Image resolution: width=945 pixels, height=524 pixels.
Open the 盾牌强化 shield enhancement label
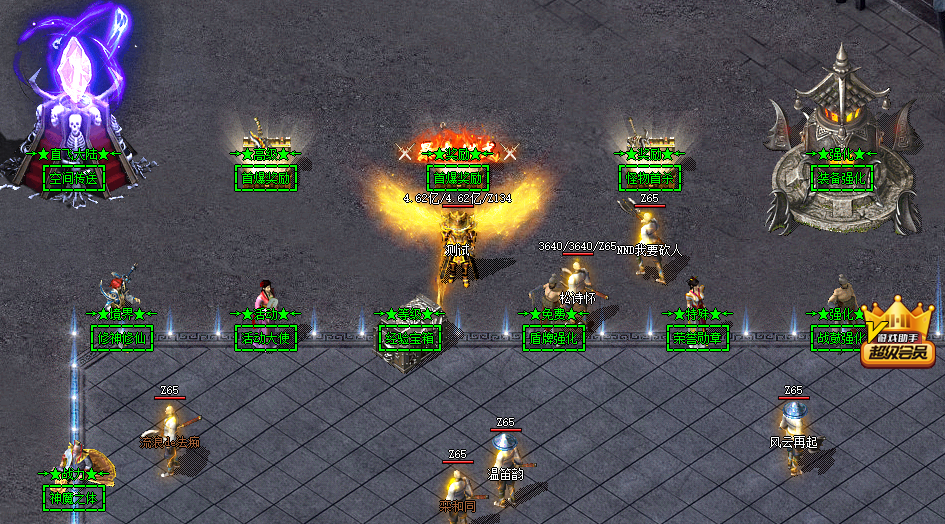click(554, 338)
